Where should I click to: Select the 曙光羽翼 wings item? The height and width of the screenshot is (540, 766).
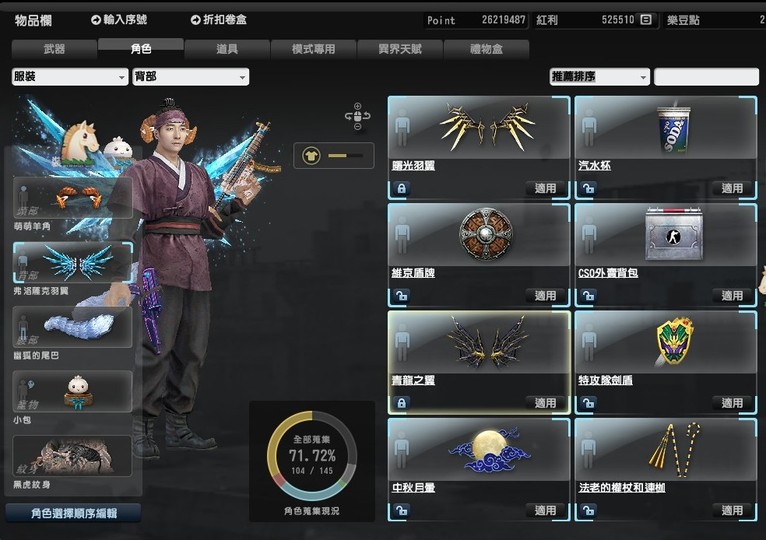coord(478,135)
